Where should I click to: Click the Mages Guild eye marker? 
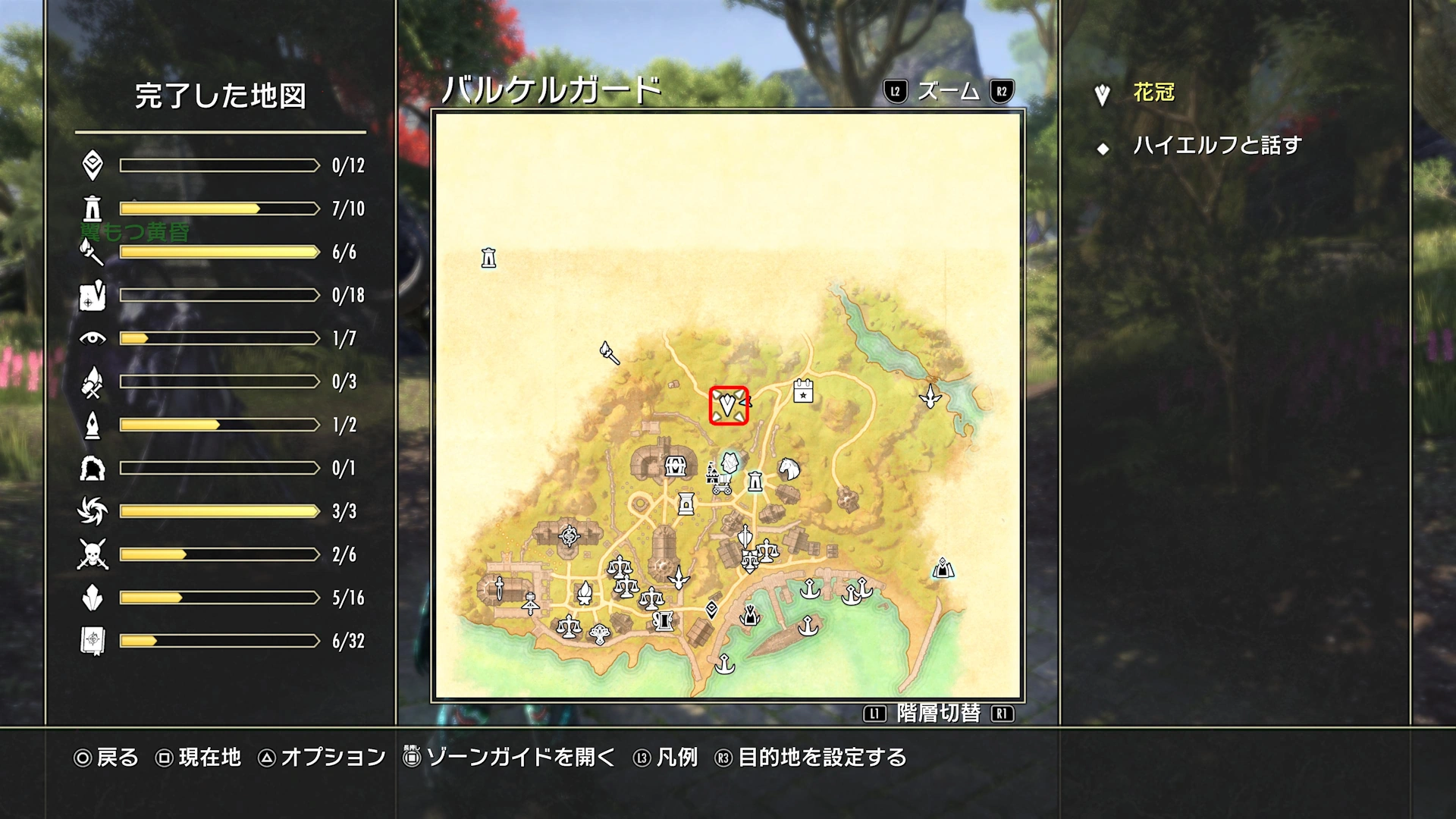click(570, 536)
